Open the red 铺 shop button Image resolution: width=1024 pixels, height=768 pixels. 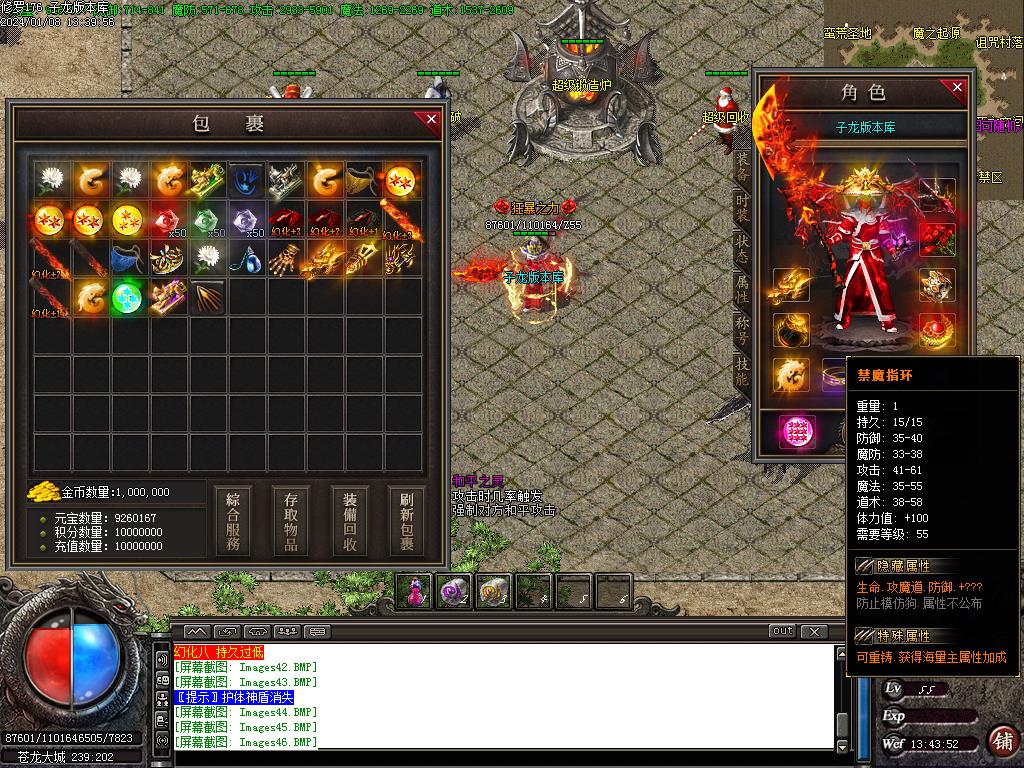(x=1002, y=740)
